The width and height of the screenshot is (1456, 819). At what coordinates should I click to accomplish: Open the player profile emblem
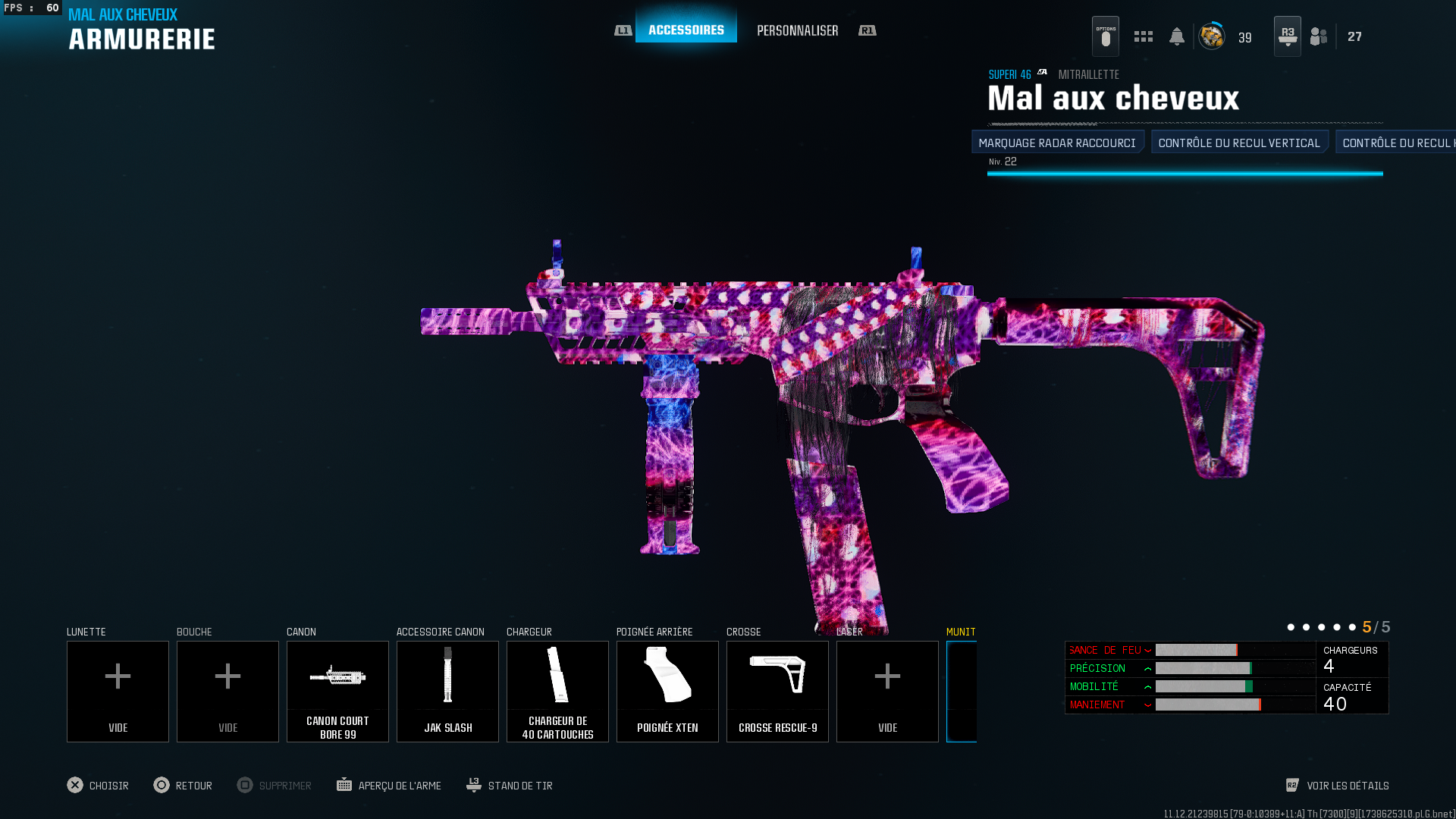tap(1211, 36)
